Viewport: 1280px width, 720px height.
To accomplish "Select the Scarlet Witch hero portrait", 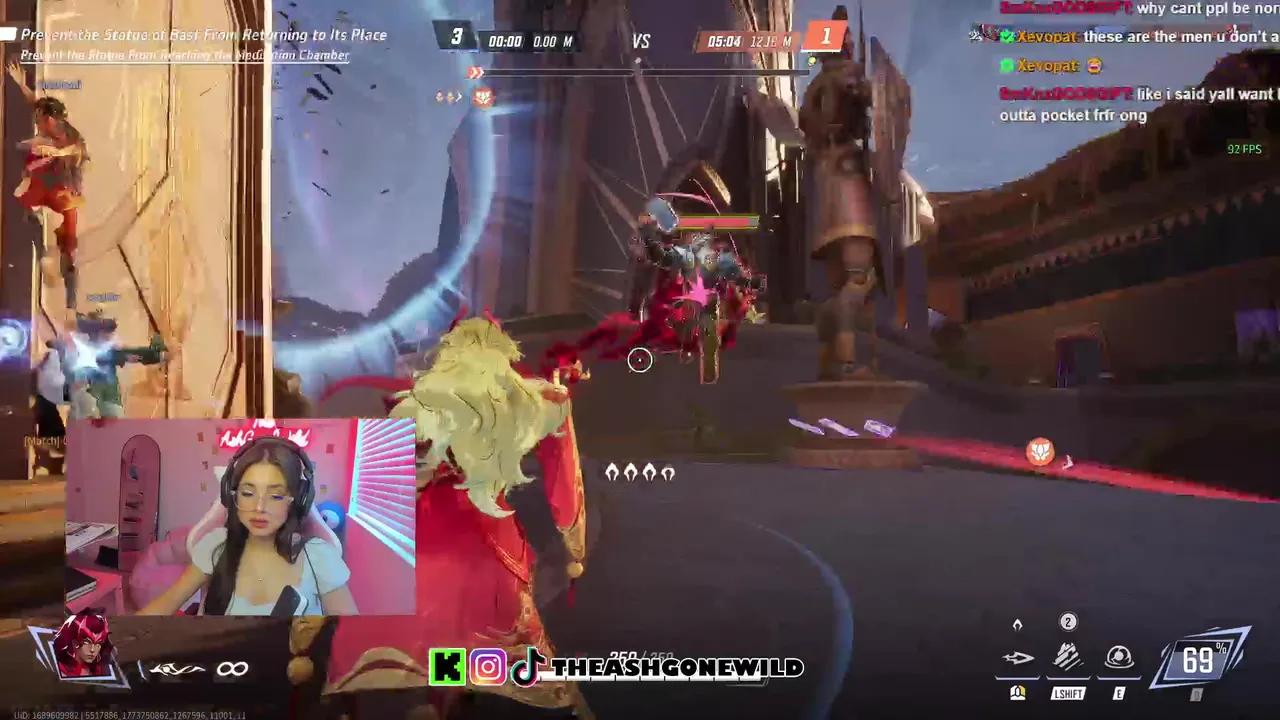I will (x=85, y=650).
